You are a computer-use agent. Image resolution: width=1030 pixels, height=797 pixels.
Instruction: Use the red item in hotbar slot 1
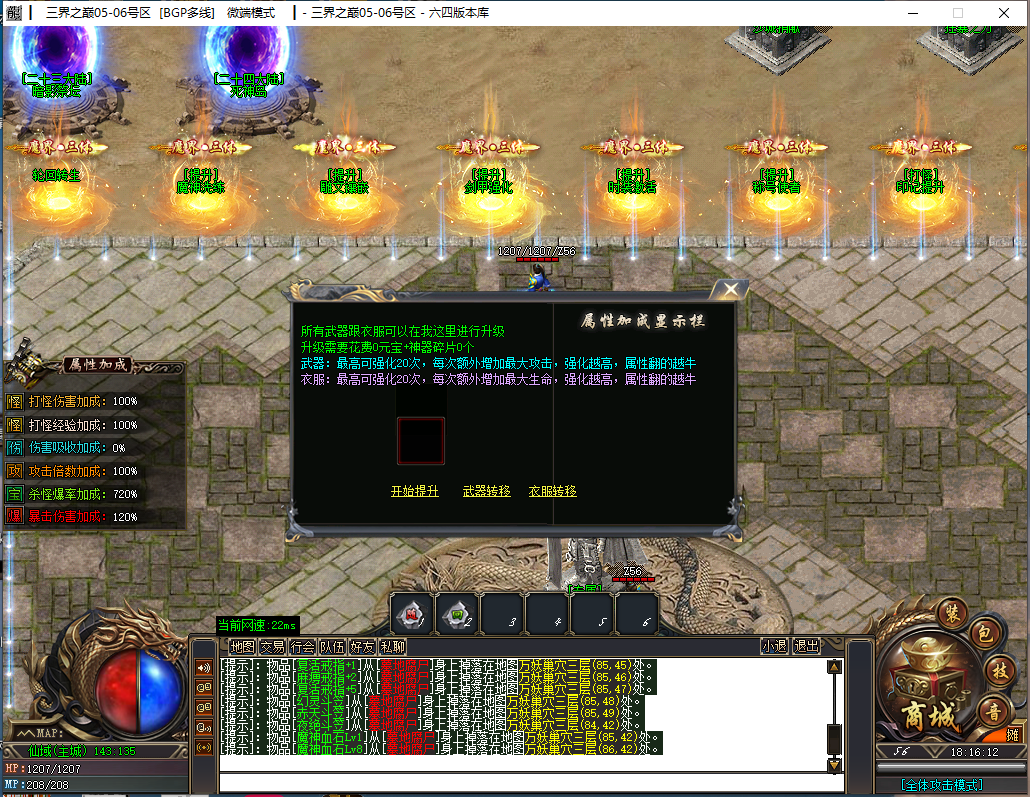pyautogui.click(x=411, y=614)
